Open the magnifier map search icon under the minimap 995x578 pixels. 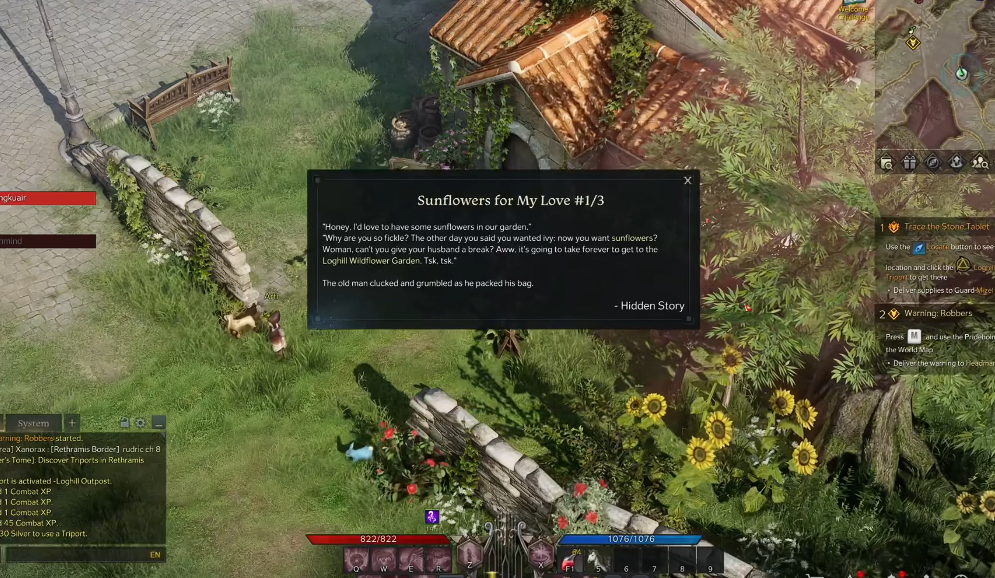click(886, 162)
